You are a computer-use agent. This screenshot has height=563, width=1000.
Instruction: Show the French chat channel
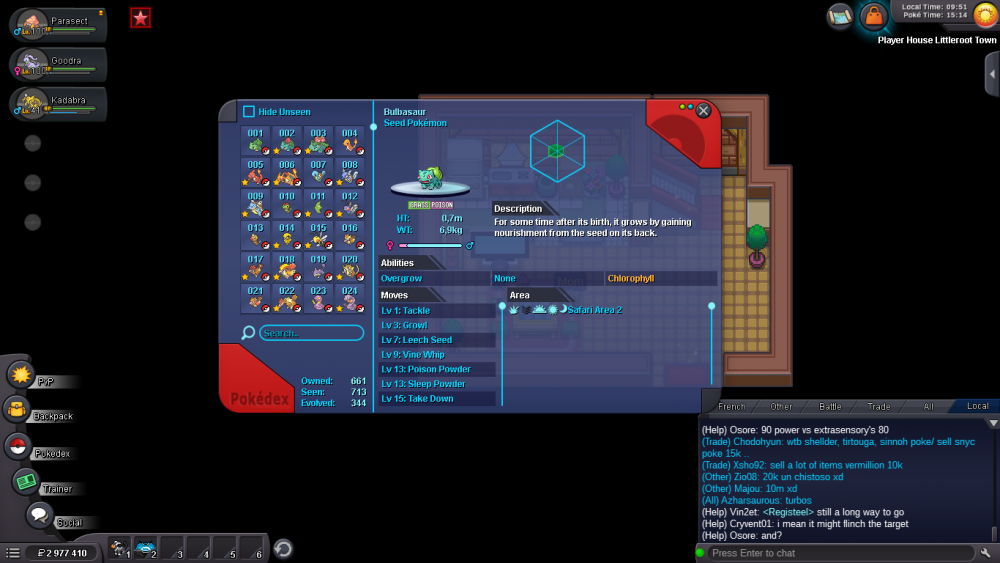pyautogui.click(x=732, y=407)
